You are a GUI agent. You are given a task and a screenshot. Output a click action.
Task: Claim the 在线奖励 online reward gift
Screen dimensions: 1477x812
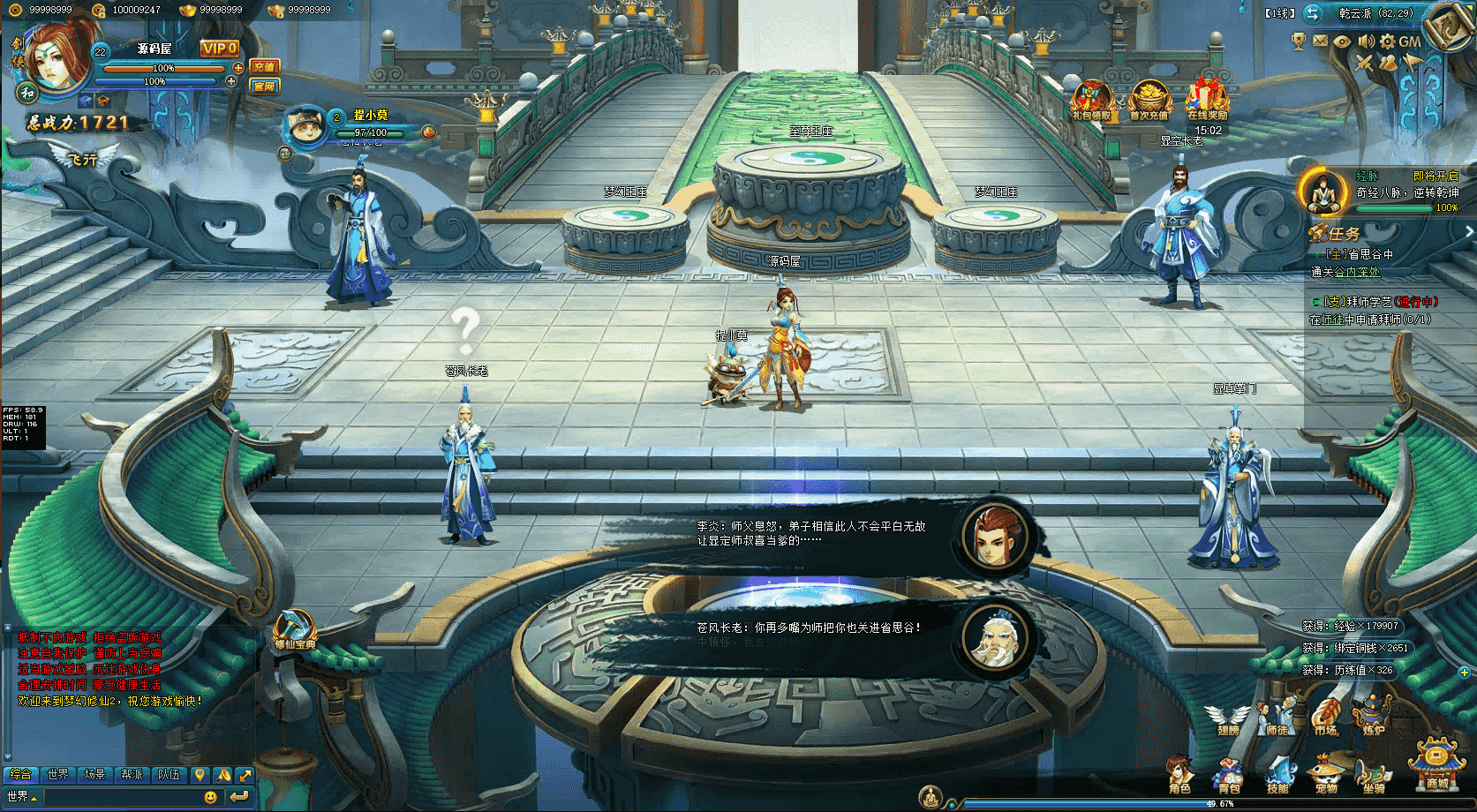coord(1207,100)
